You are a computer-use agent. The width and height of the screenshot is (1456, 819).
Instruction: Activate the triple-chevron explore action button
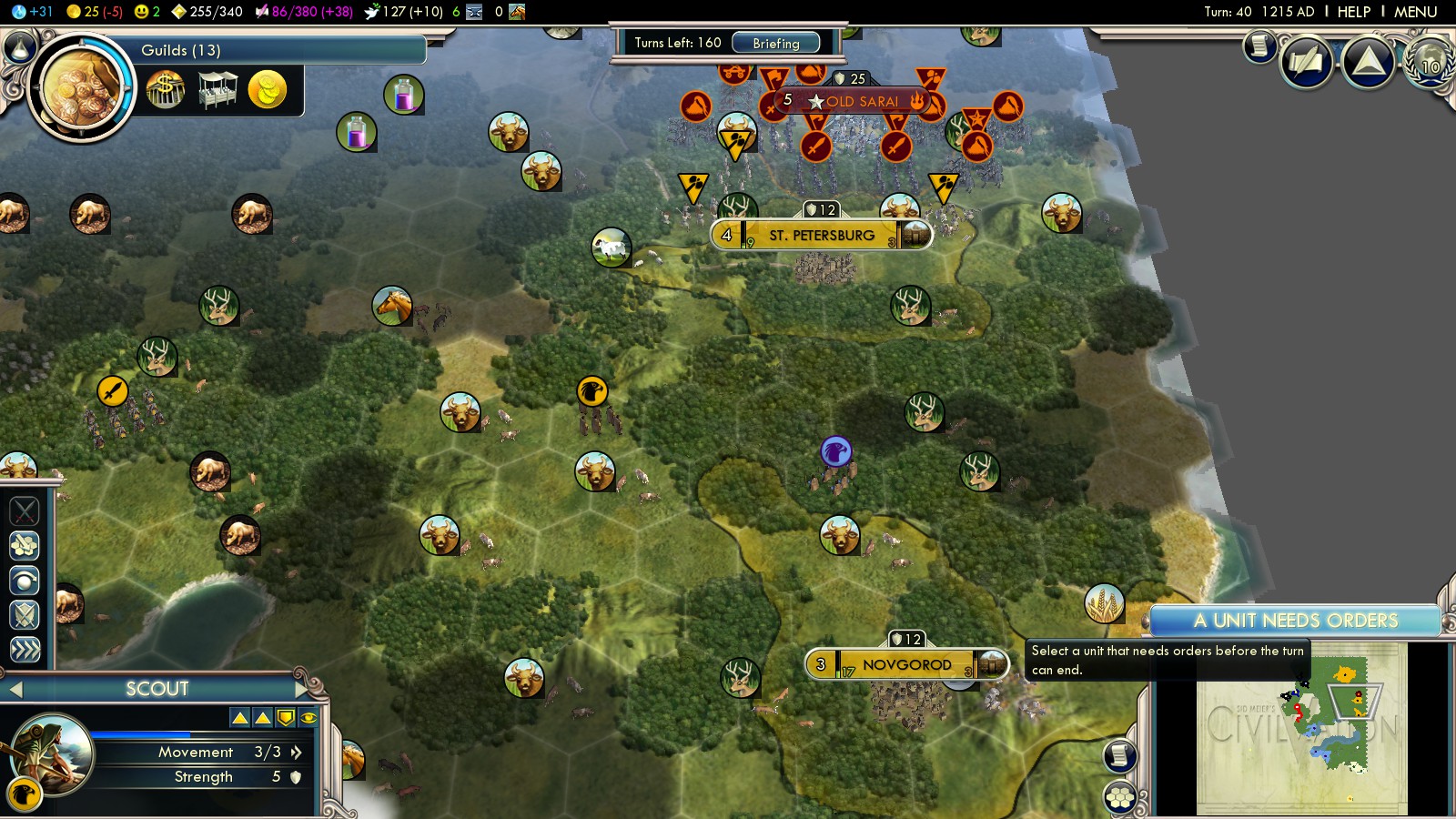click(25, 649)
